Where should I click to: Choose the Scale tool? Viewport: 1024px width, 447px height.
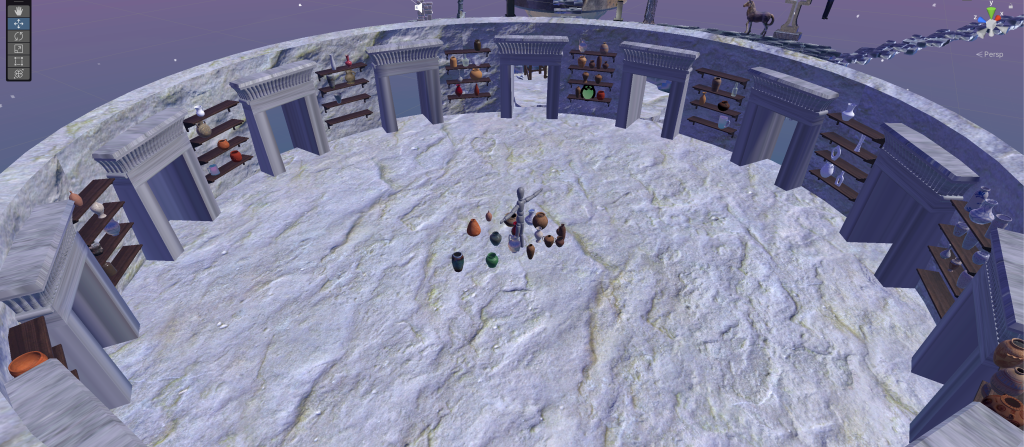click(18, 48)
